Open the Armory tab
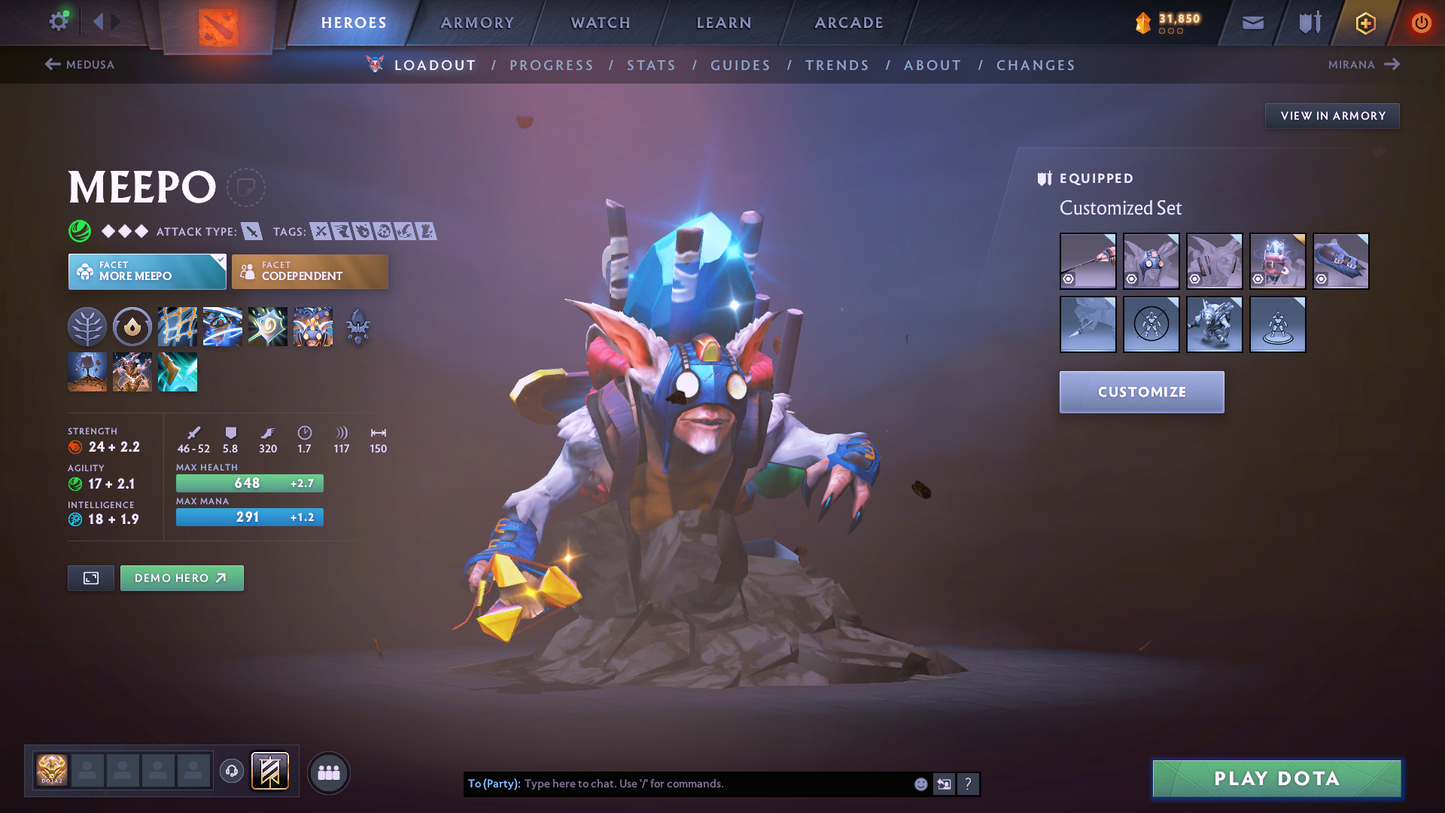1445x813 pixels. (477, 23)
